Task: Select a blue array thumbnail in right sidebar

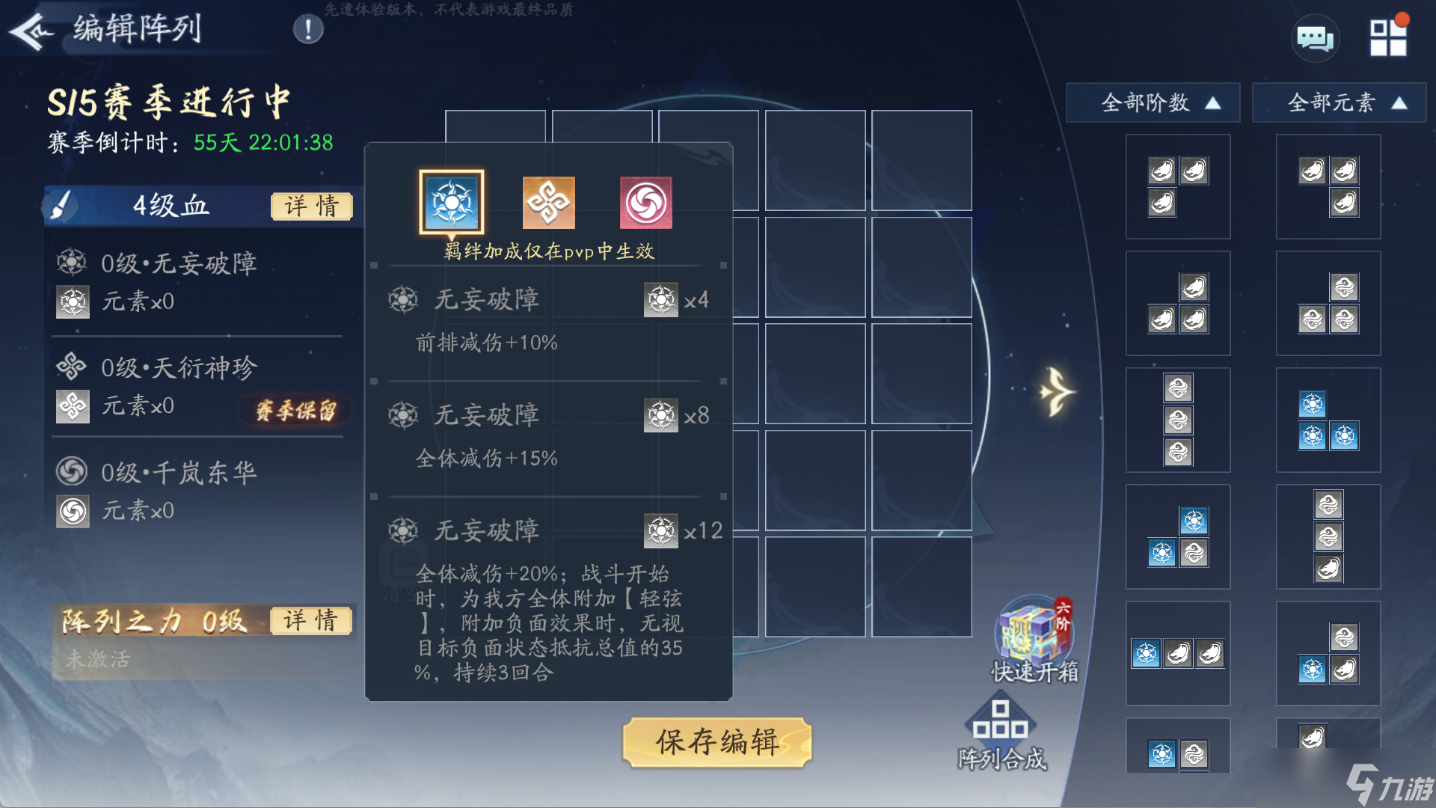Action: (1328, 420)
